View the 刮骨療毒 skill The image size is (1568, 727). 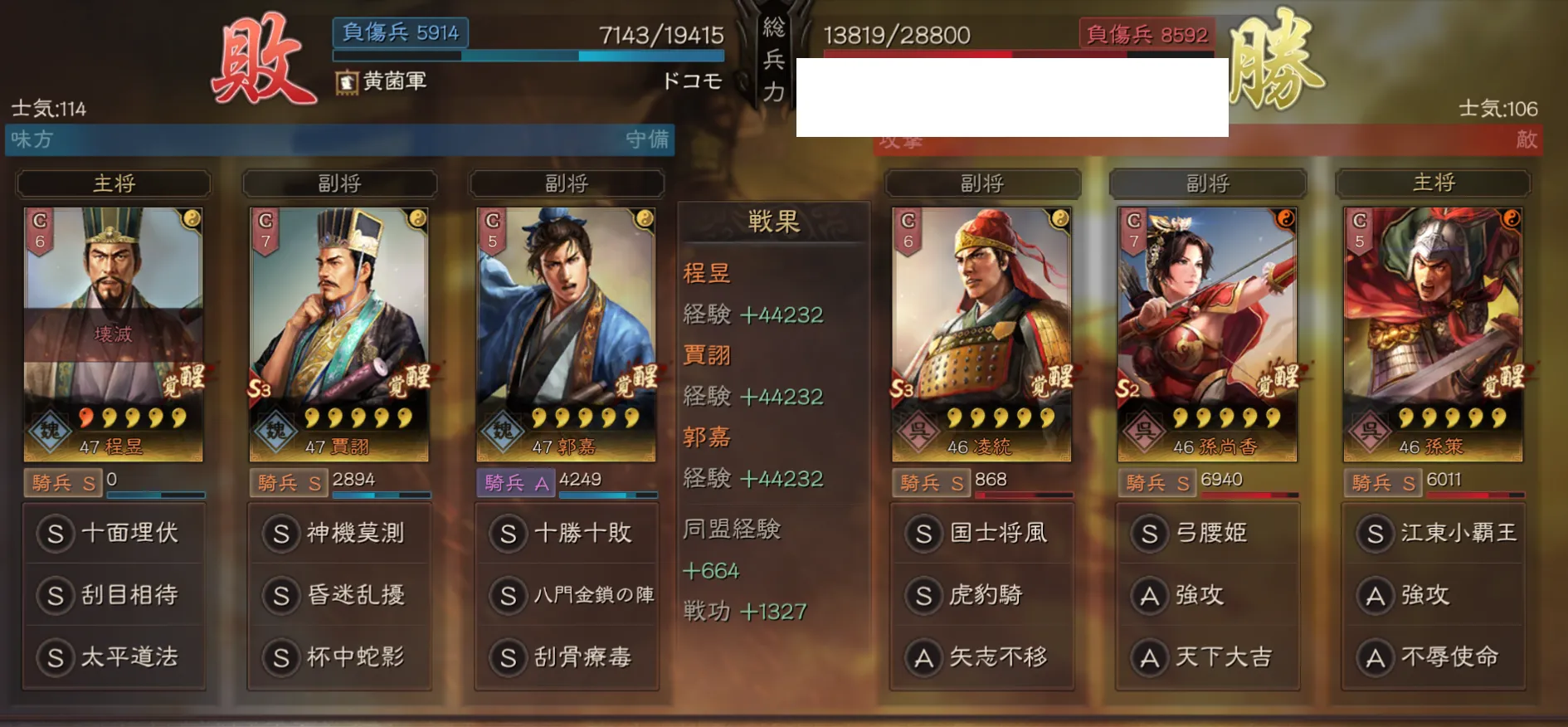567,657
